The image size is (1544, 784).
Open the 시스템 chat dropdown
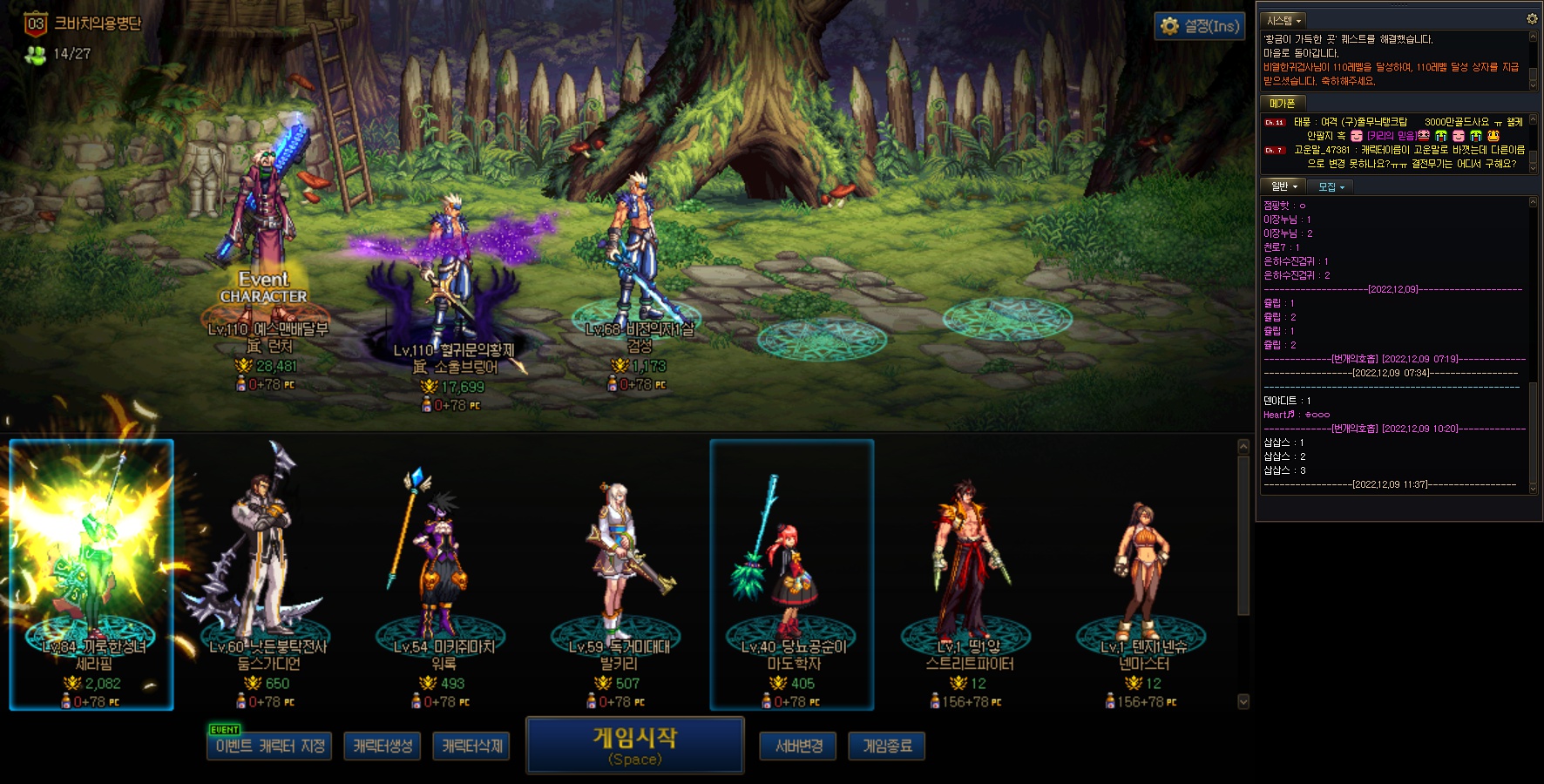click(x=1284, y=20)
